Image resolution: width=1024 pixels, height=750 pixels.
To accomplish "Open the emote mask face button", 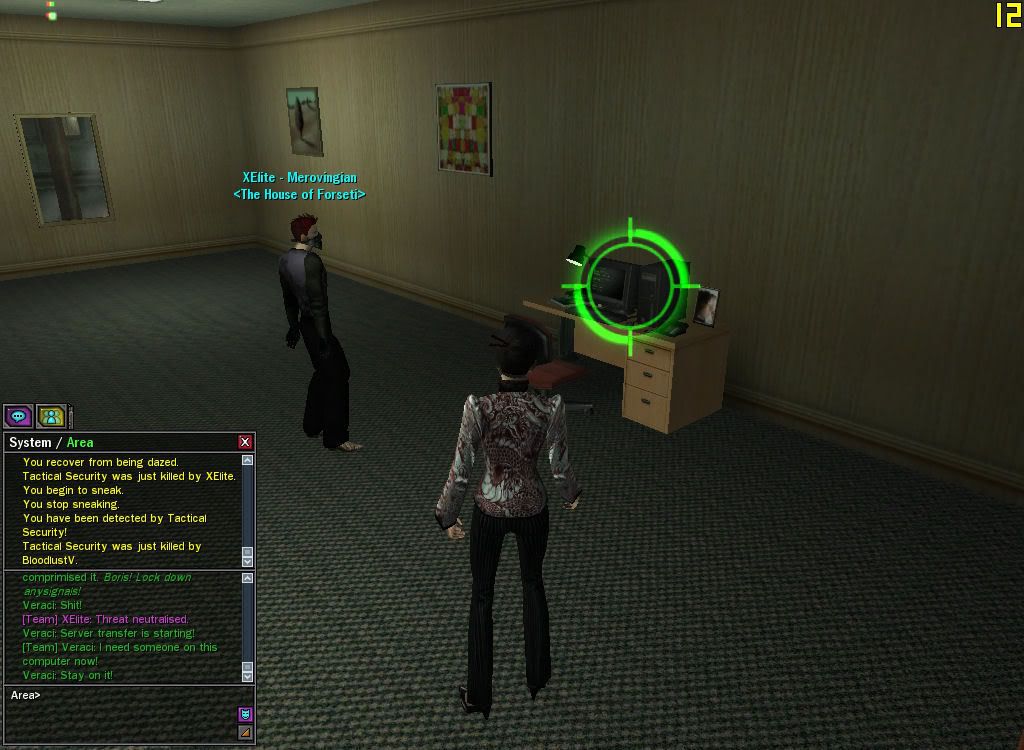I will 245,714.
